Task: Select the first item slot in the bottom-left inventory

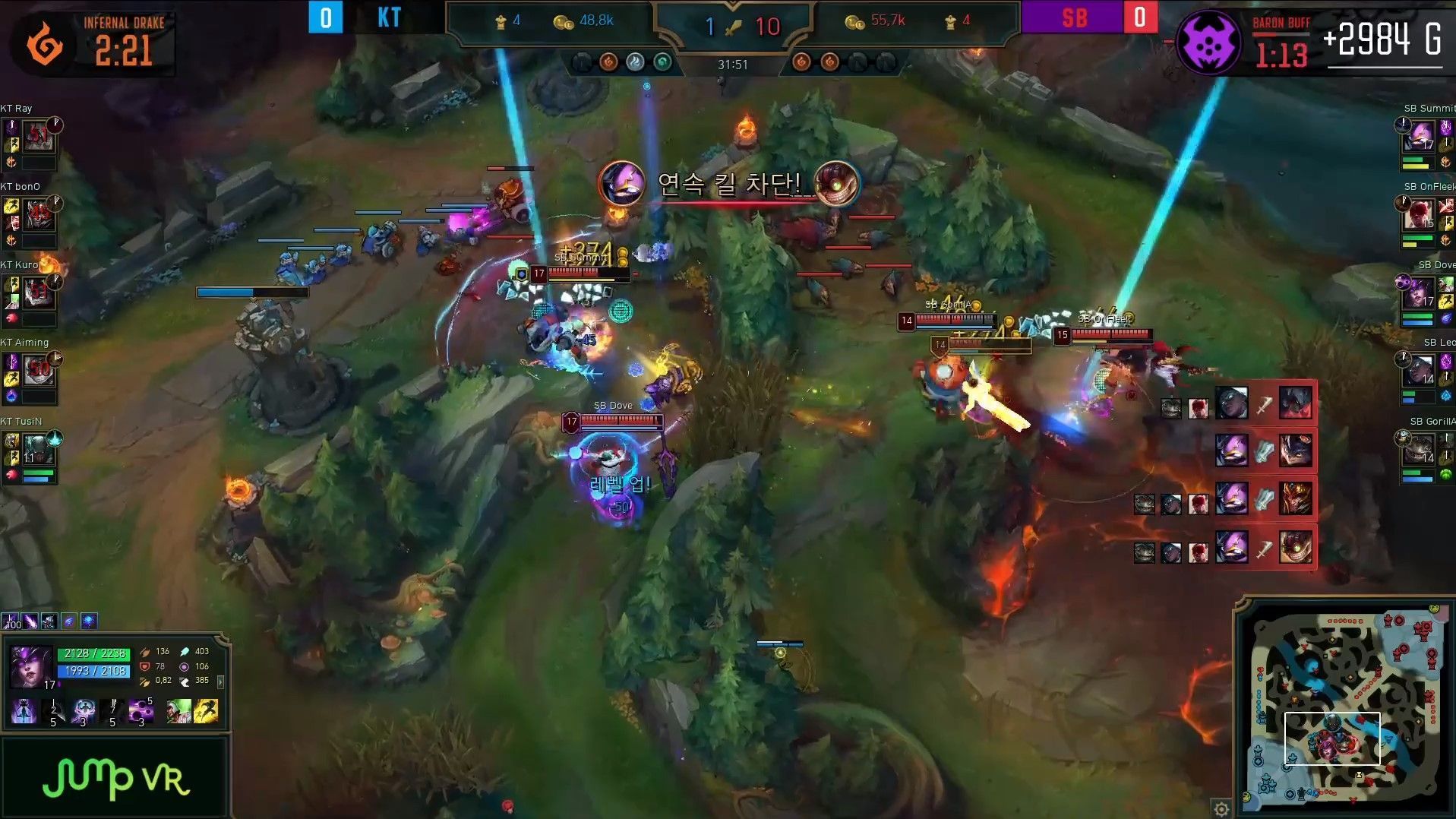Action: [11, 621]
